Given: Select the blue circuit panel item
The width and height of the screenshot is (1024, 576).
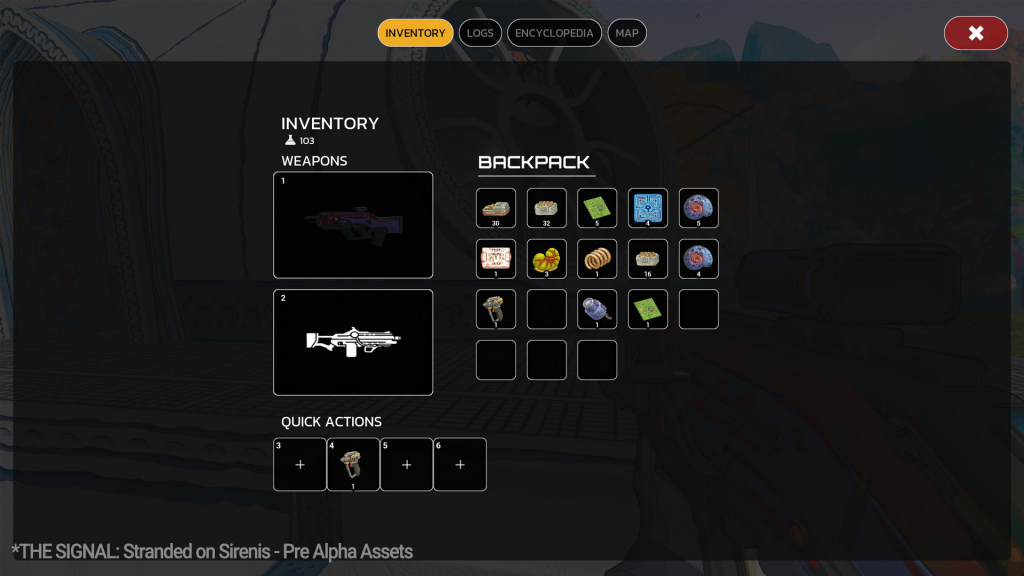Looking at the screenshot, I should tap(648, 208).
